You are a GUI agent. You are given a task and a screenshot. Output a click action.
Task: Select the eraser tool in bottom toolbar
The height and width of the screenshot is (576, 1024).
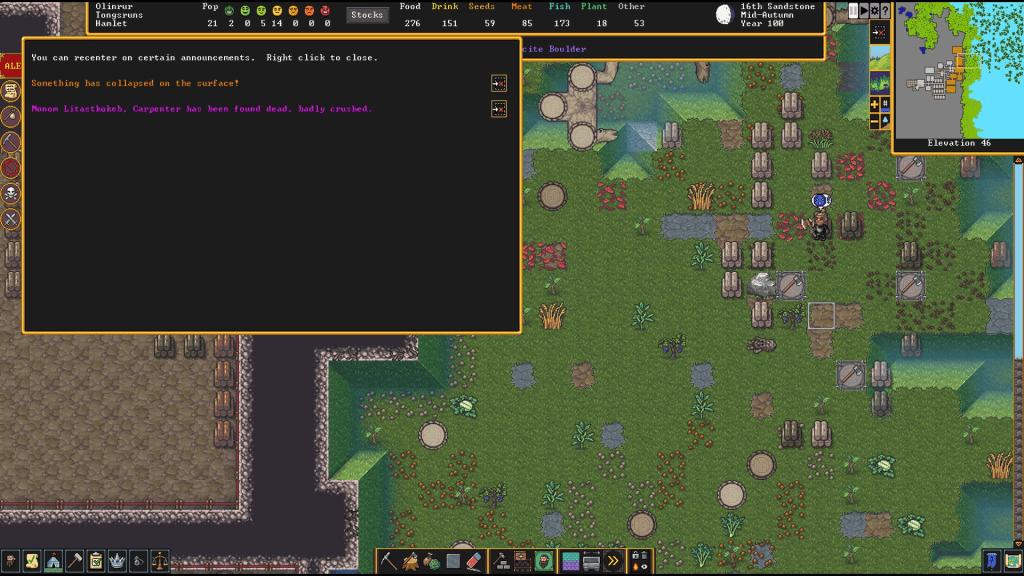pyautogui.click(x=475, y=561)
